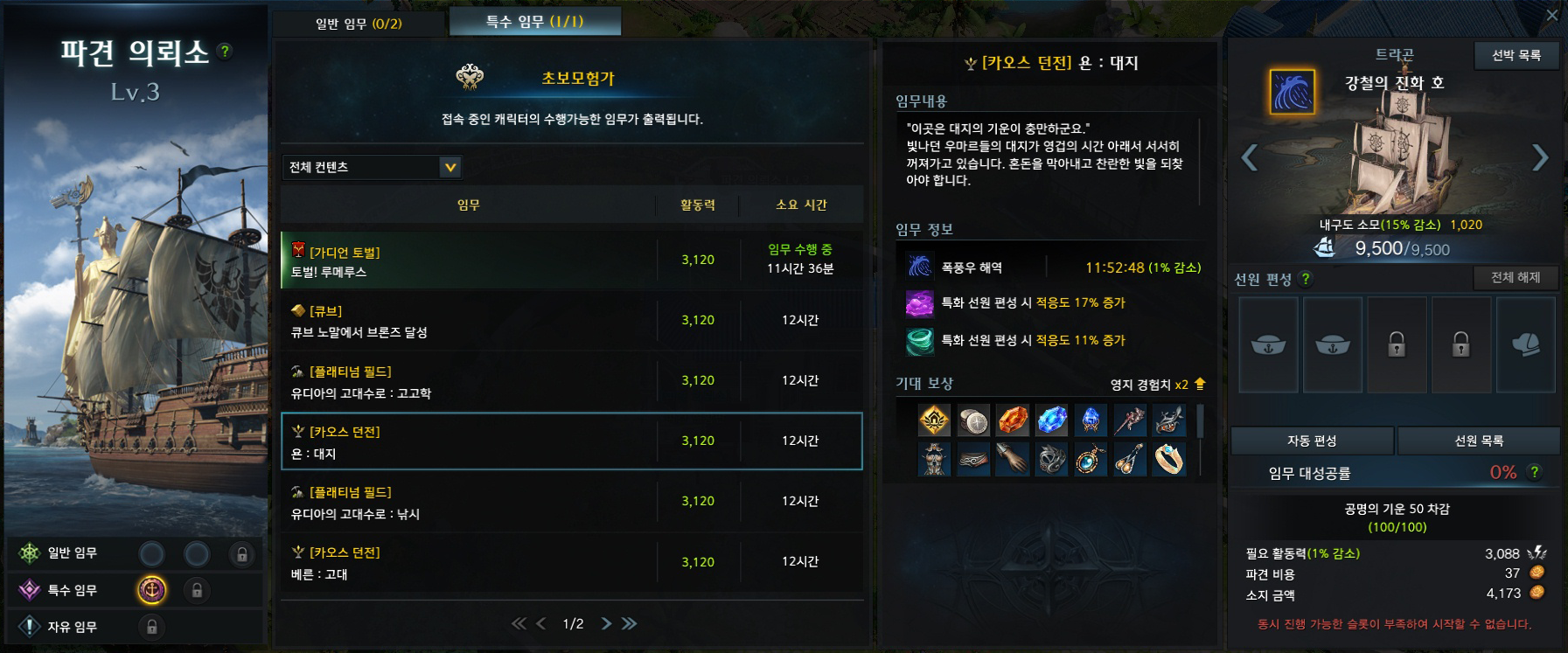Open the 선박 목록 ship list

(1516, 55)
